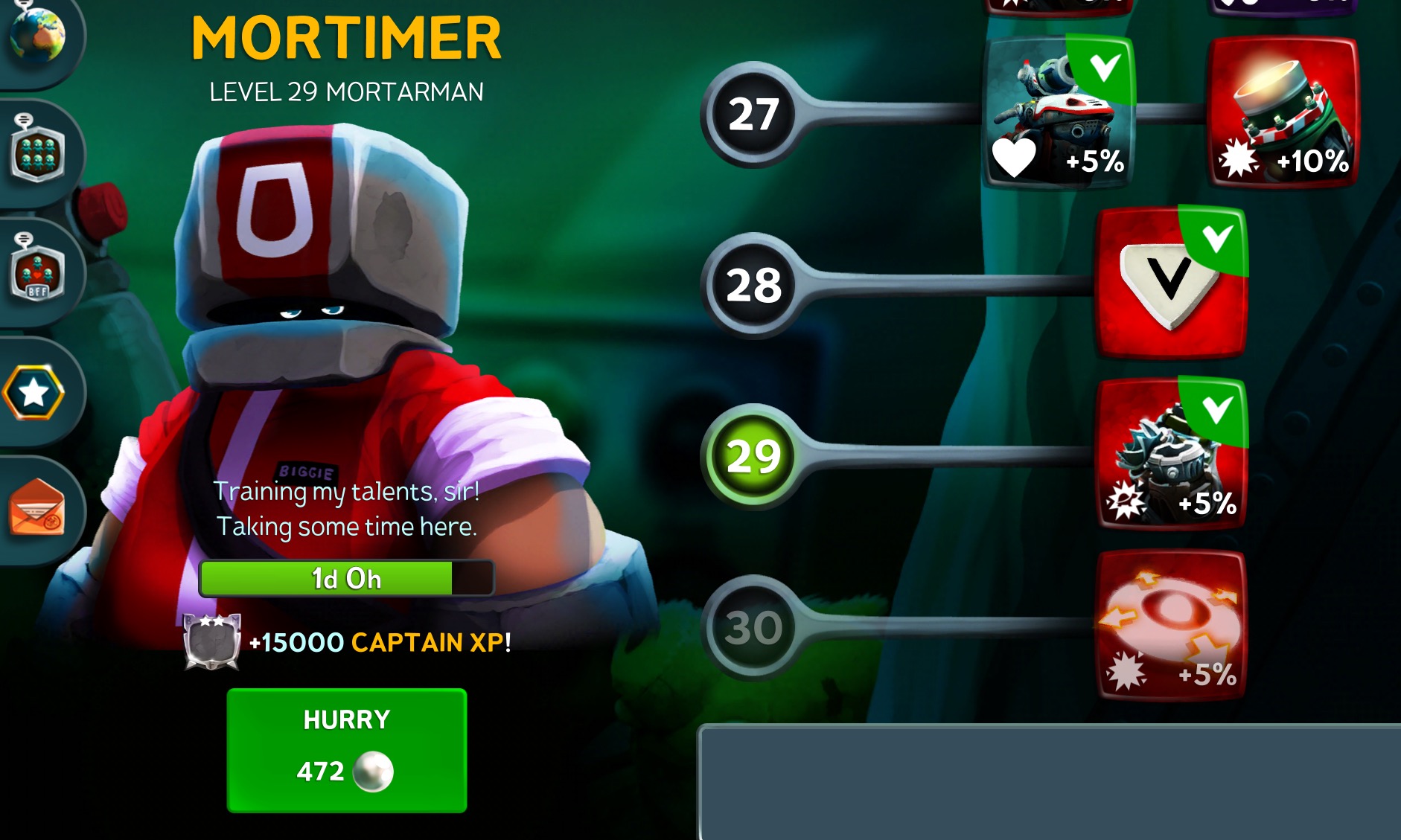The width and height of the screenshot is (1401, 840).
Task: Select the level 28 white shield talent
Action: coord(1170,284)
